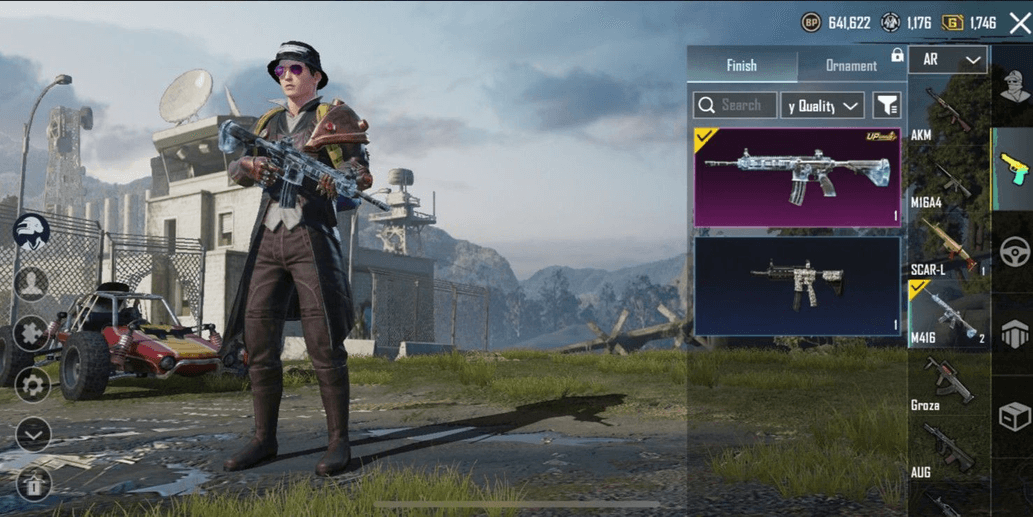The height and width of the screenshot is (517, 1033).
Task: Open the AR weapon type dropdown
Action: pyautogui.click(x=947, y=60)
